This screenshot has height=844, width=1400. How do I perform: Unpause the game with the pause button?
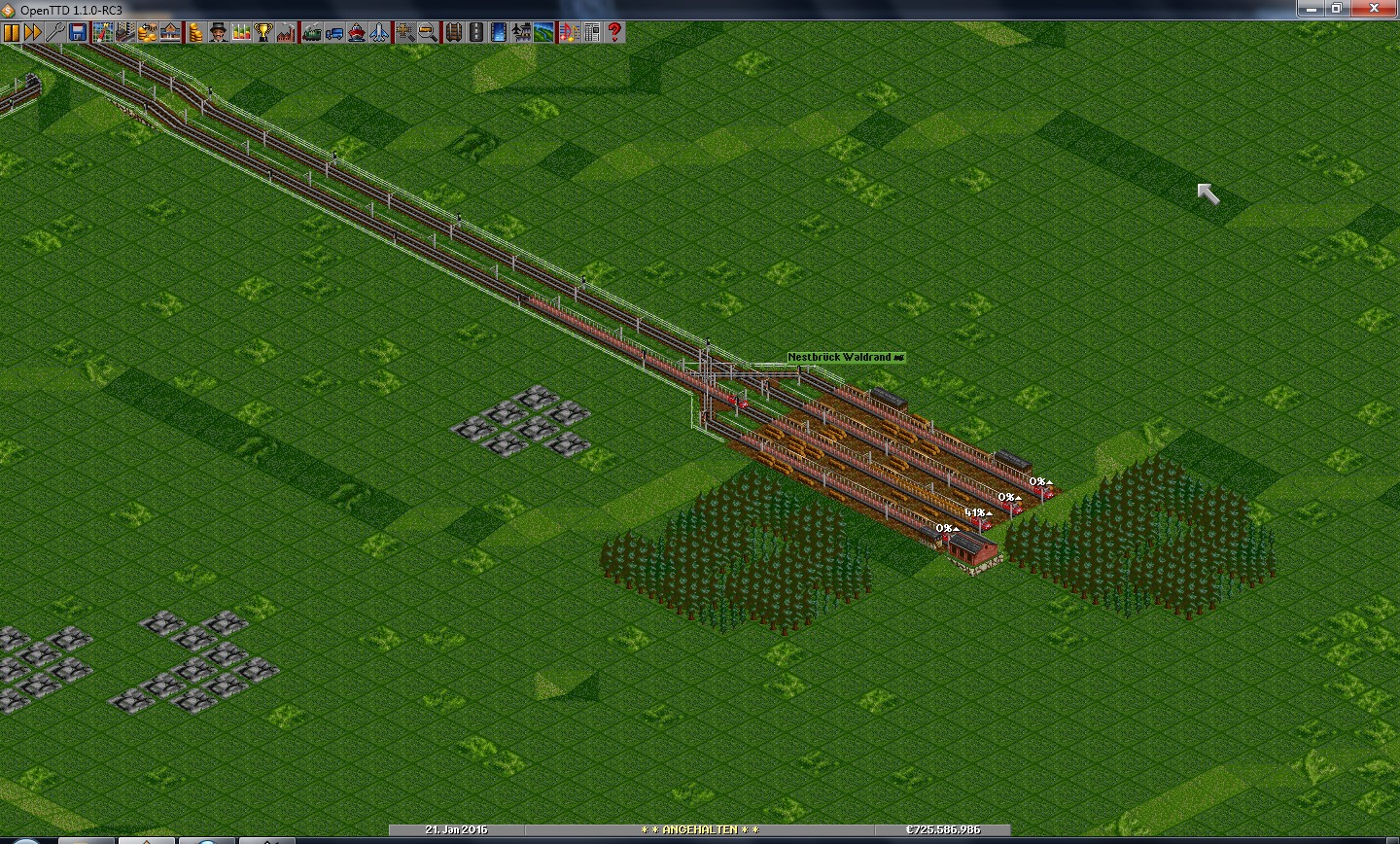point(12,32)
